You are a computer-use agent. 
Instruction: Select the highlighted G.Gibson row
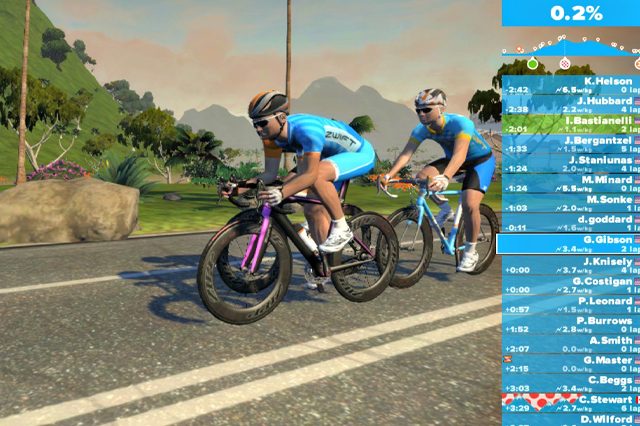point(570,244)
